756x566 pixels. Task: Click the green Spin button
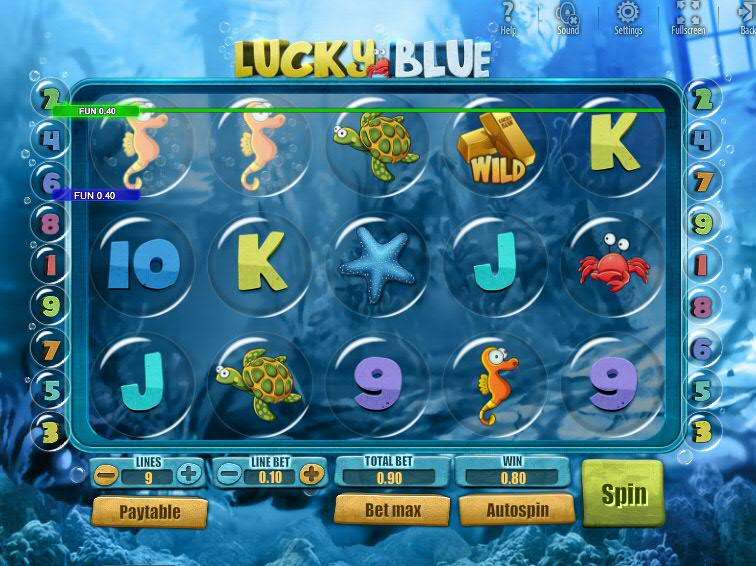pos(623,494)
